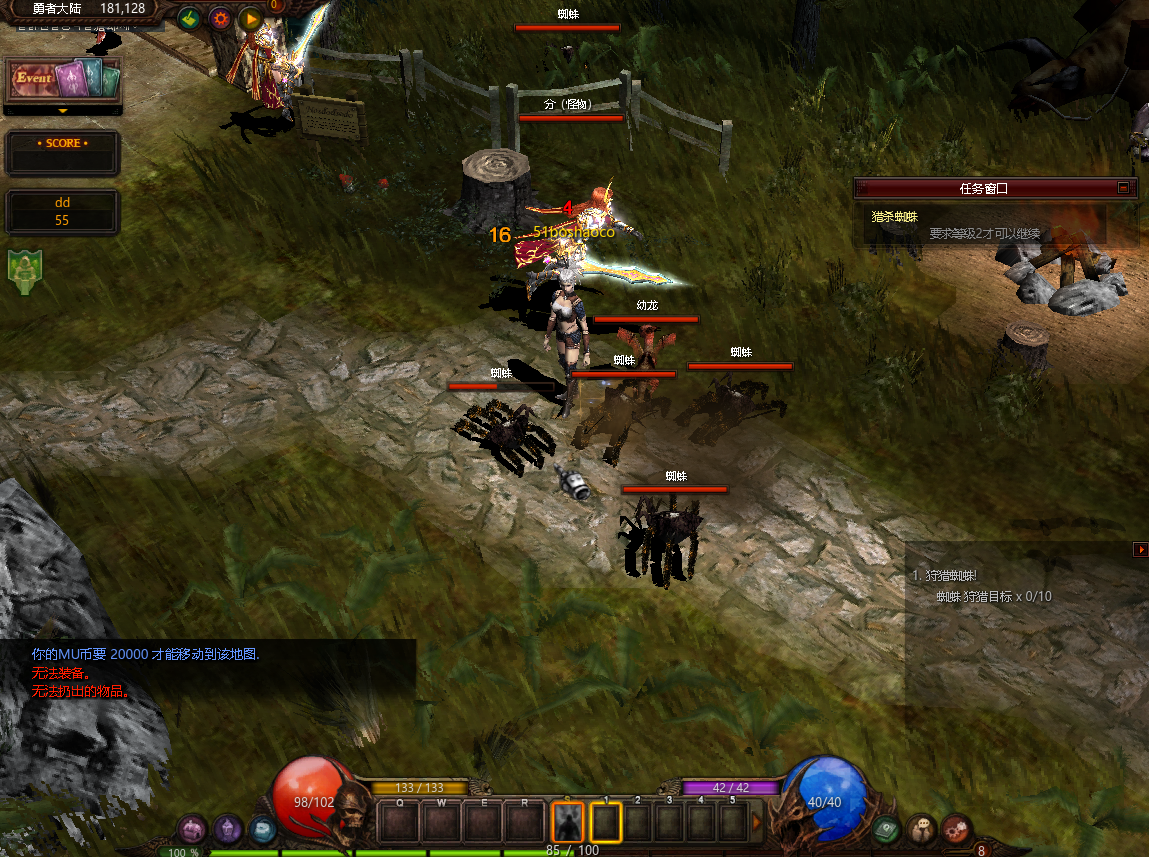Select the Q skill slot

point(401,822)
